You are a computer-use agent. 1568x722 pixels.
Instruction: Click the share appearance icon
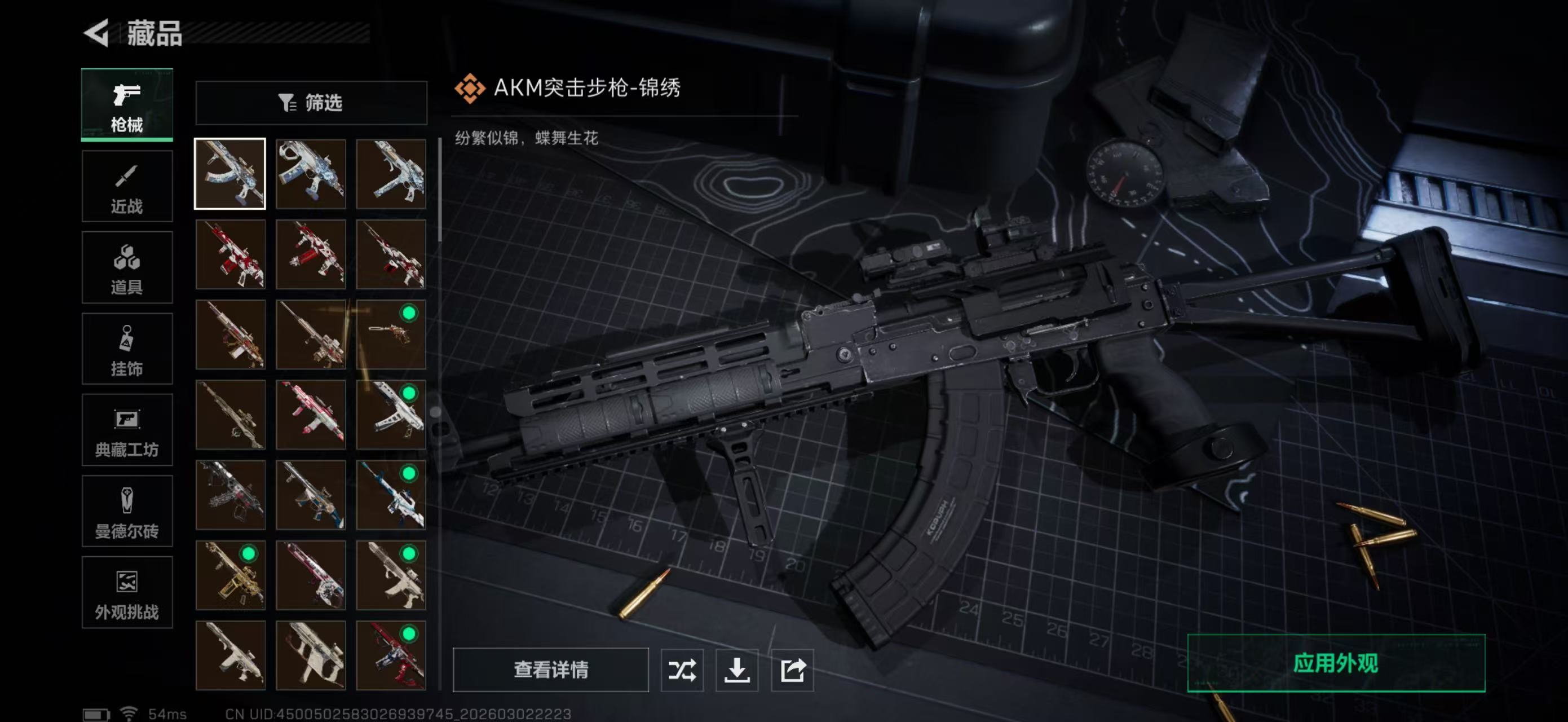tap(793, 671)
